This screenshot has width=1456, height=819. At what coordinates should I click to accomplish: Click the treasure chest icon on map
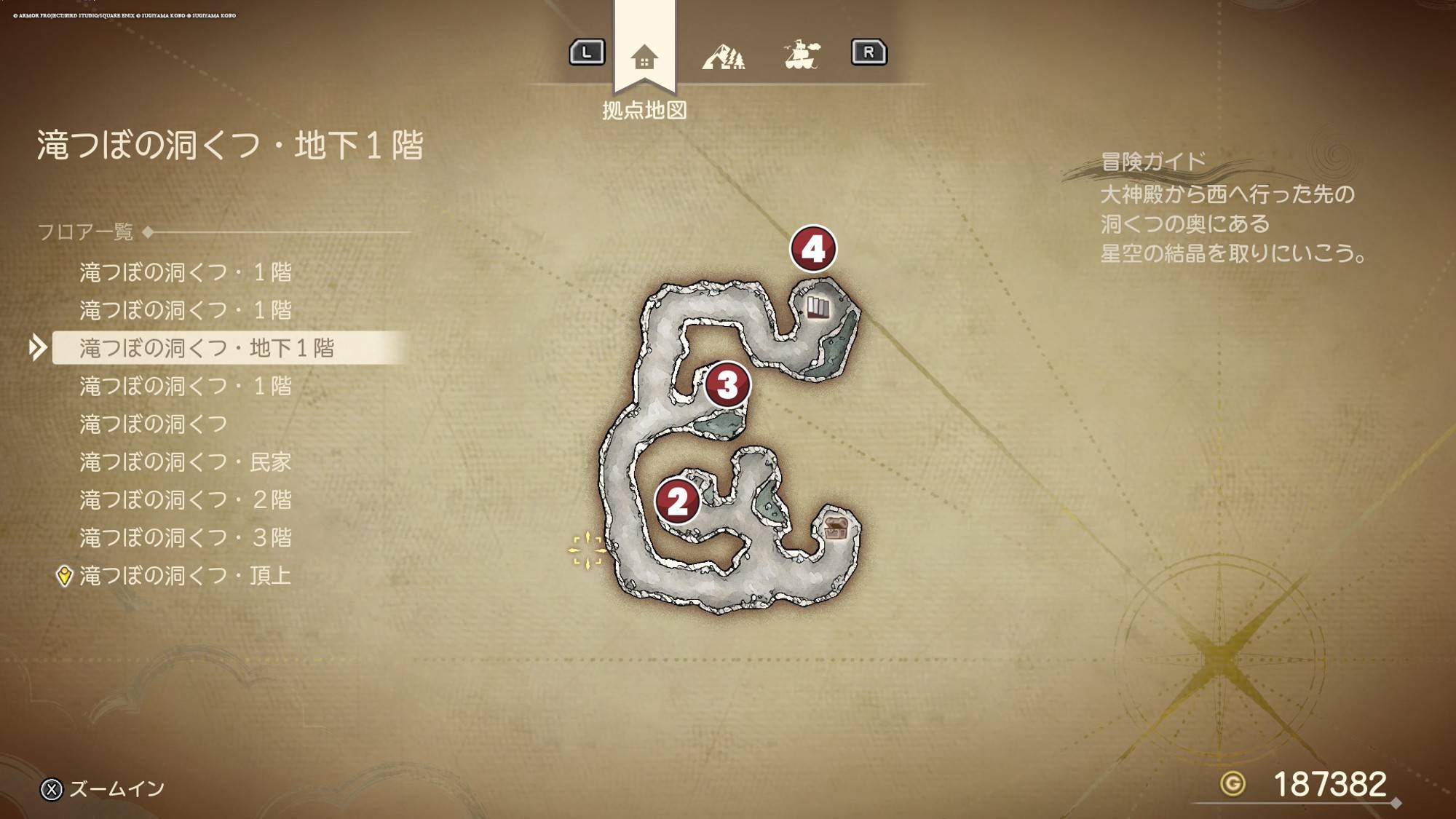point(836,528)
